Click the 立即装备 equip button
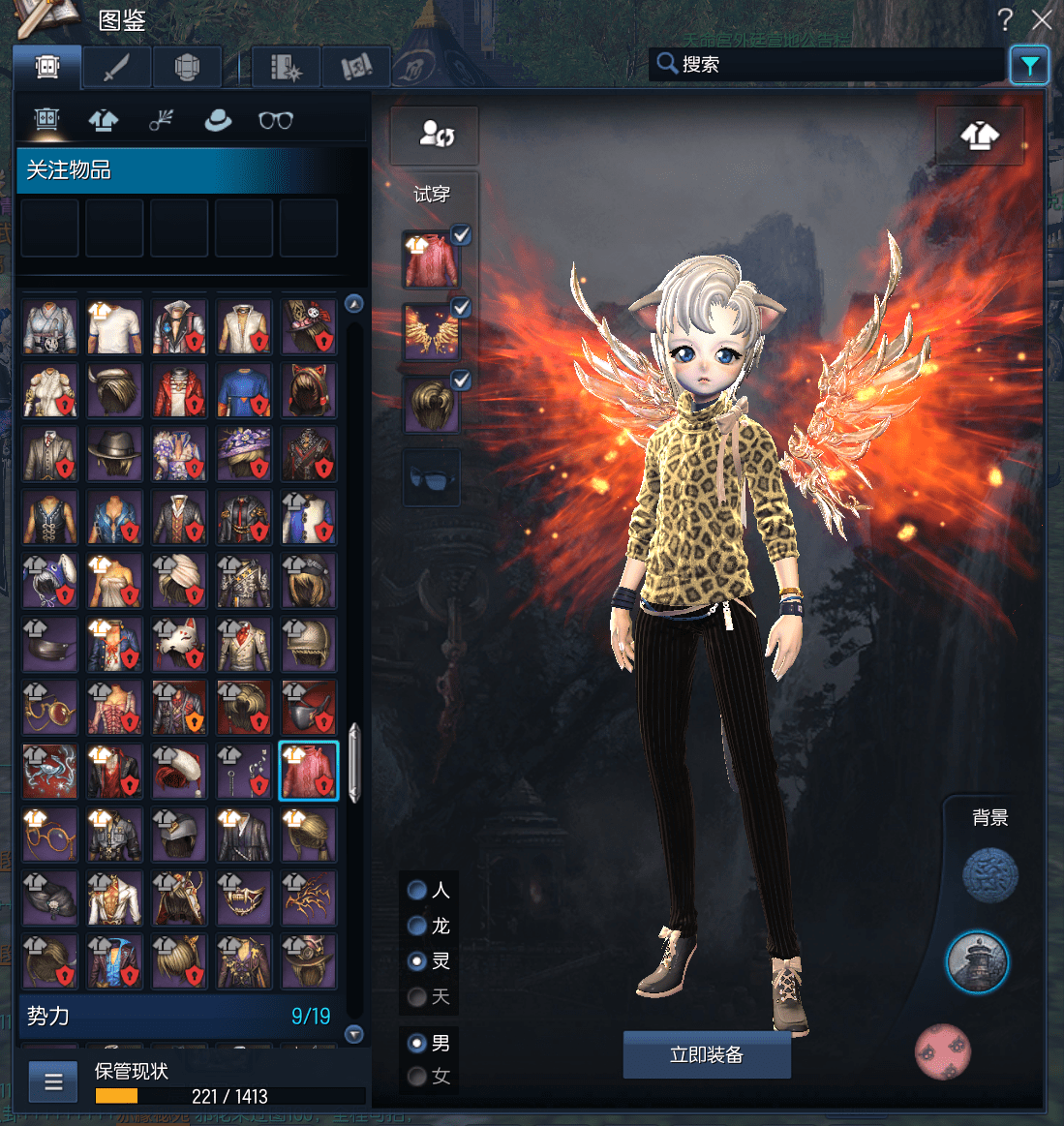Screen dimensions: 1064x1126 point(707,1054)
